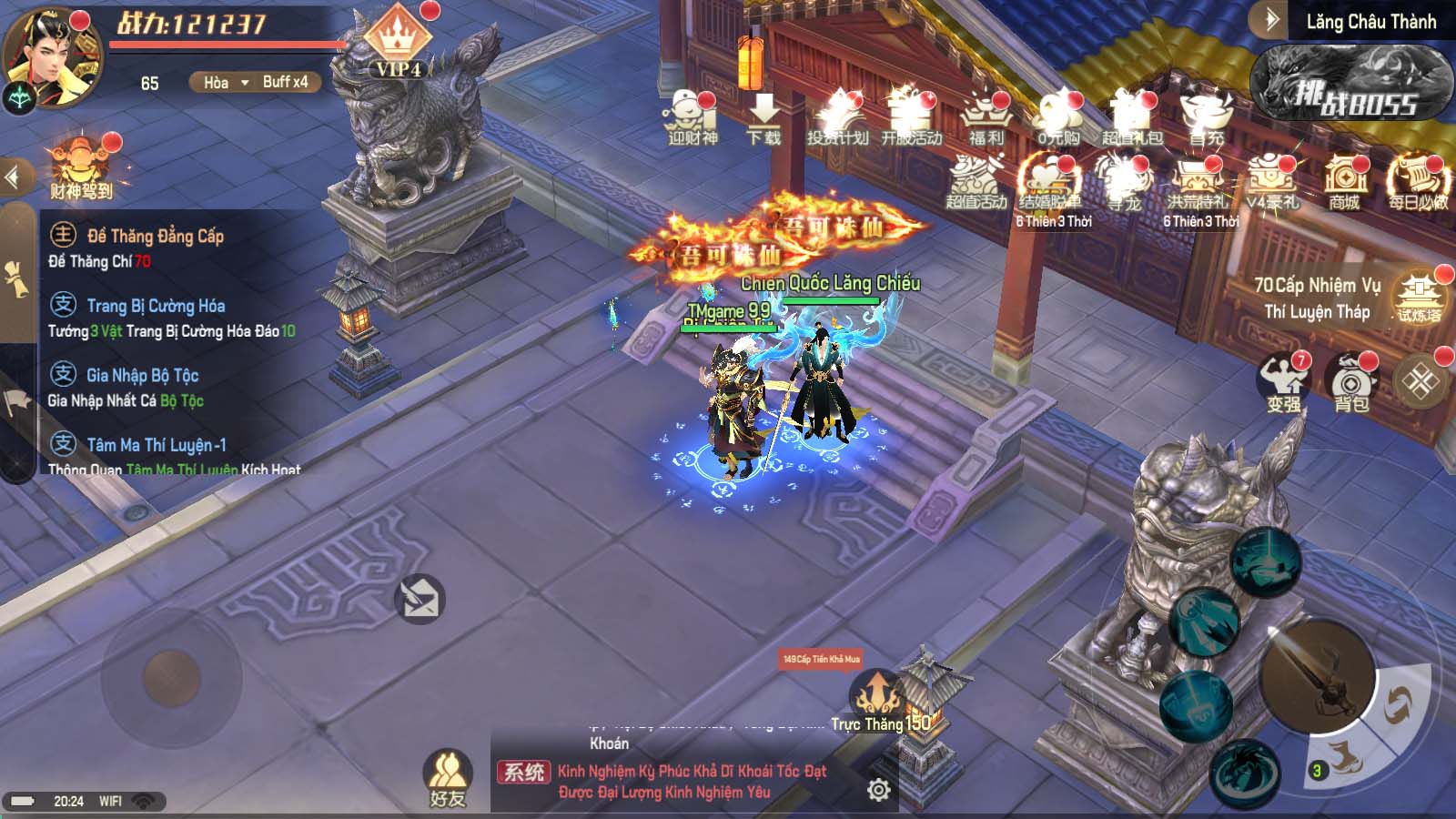Viewport: 1456px width, 819px height.
Task: Open the 迎财神 event icon
Action: [x=693, y=117]
